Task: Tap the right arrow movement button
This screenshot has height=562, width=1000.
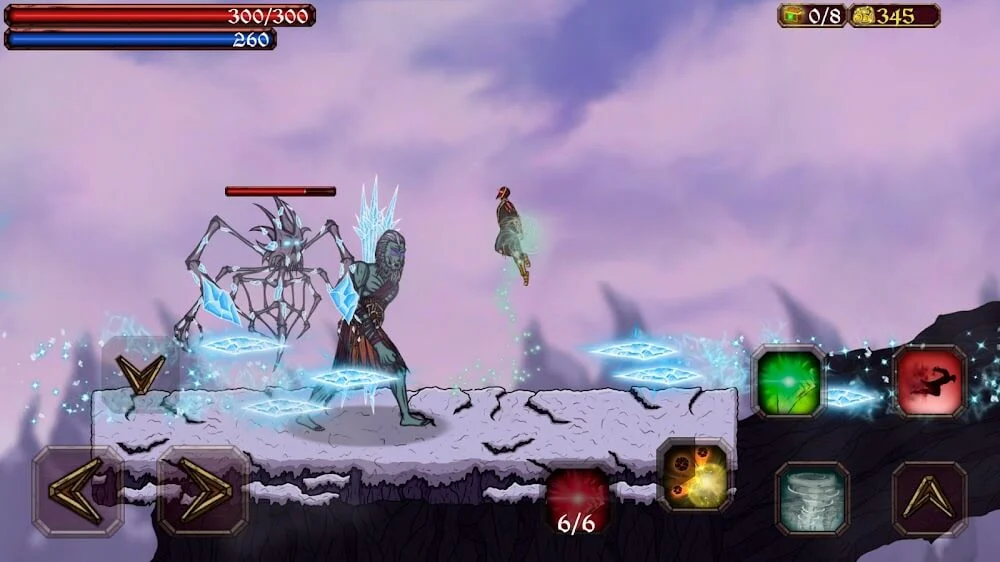Action: (x=203, y=491)
